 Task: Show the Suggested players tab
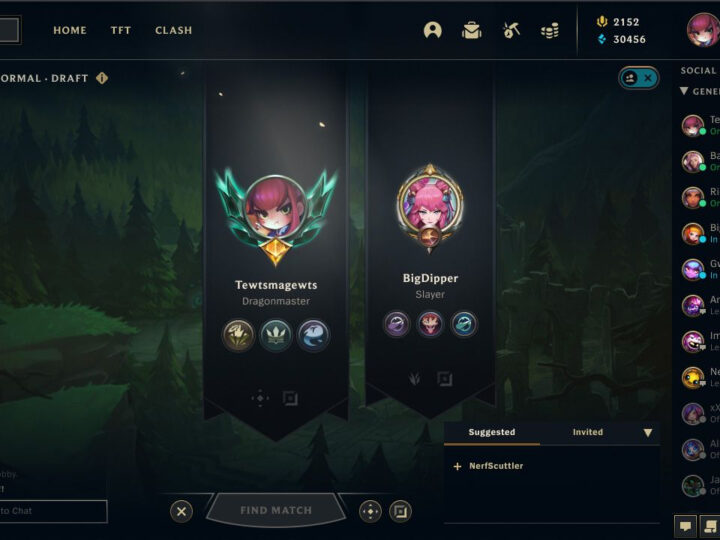(492, 432)
